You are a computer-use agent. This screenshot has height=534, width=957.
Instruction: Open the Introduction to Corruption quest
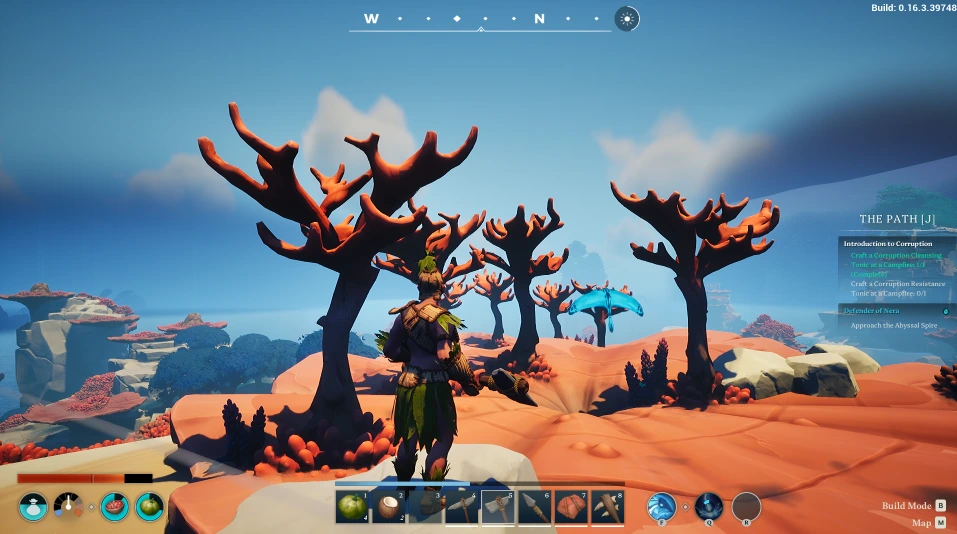coord(887,244)
